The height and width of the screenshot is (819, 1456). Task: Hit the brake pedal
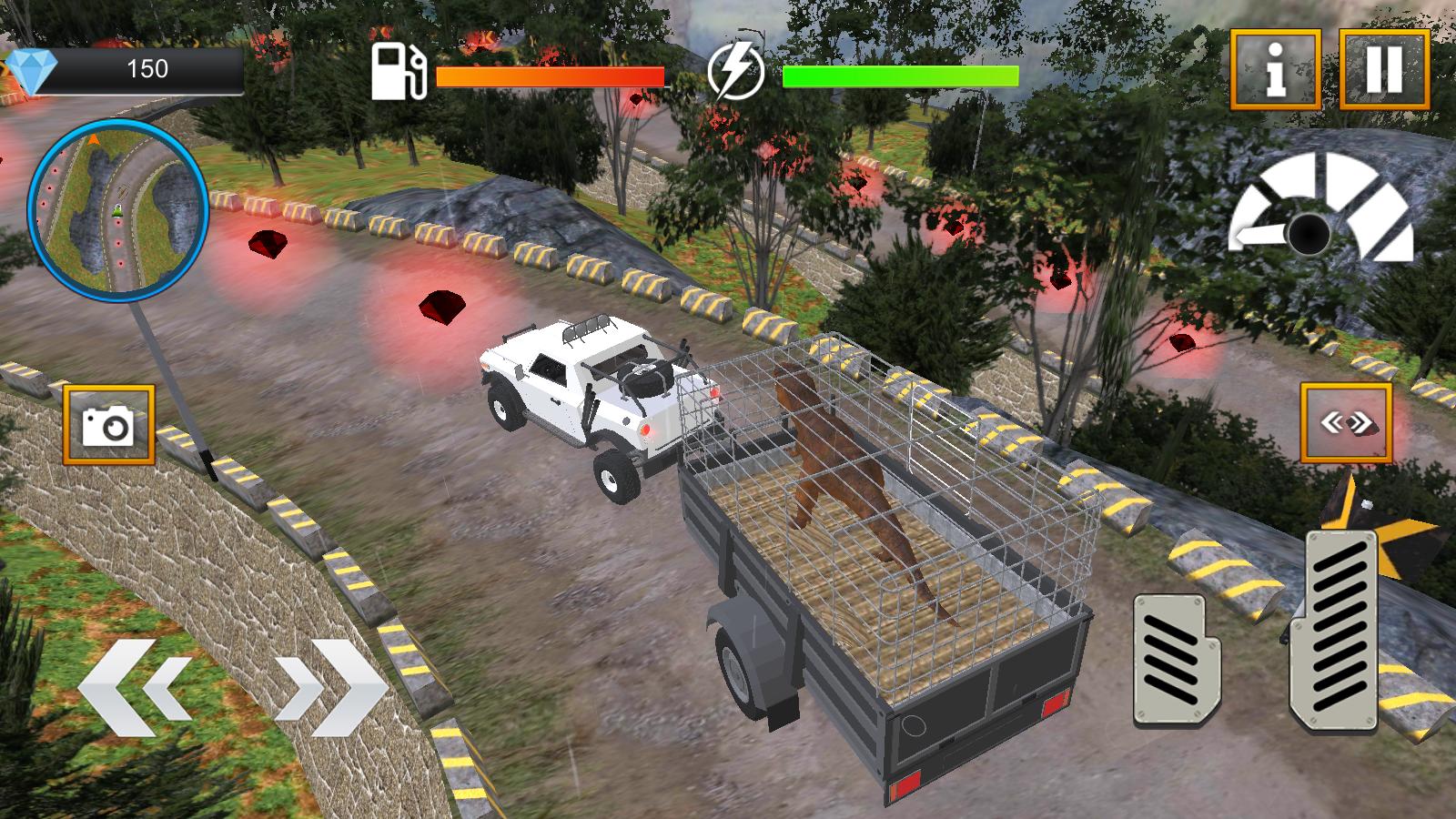coord(1177,660)
